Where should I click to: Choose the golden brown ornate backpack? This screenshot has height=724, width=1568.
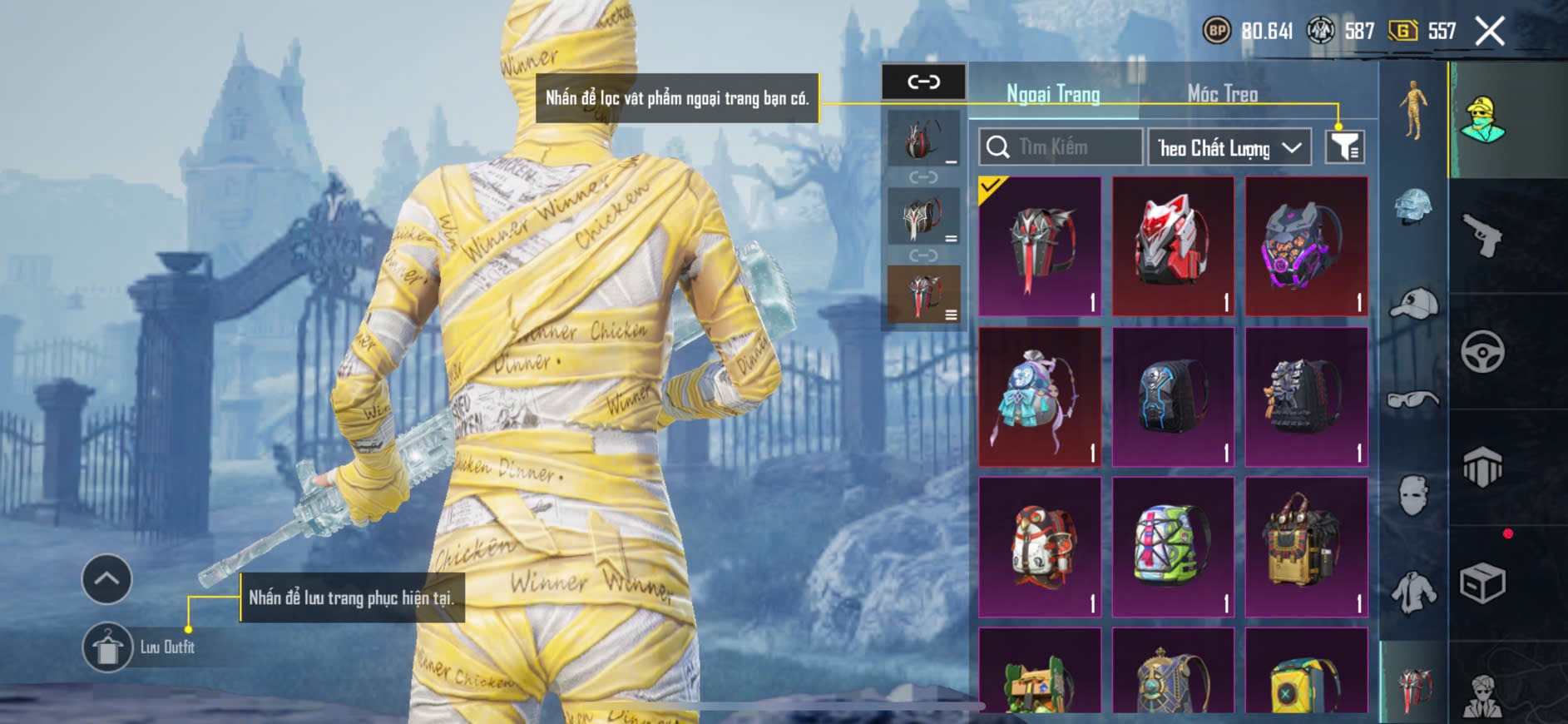[x=1306, y=547]
